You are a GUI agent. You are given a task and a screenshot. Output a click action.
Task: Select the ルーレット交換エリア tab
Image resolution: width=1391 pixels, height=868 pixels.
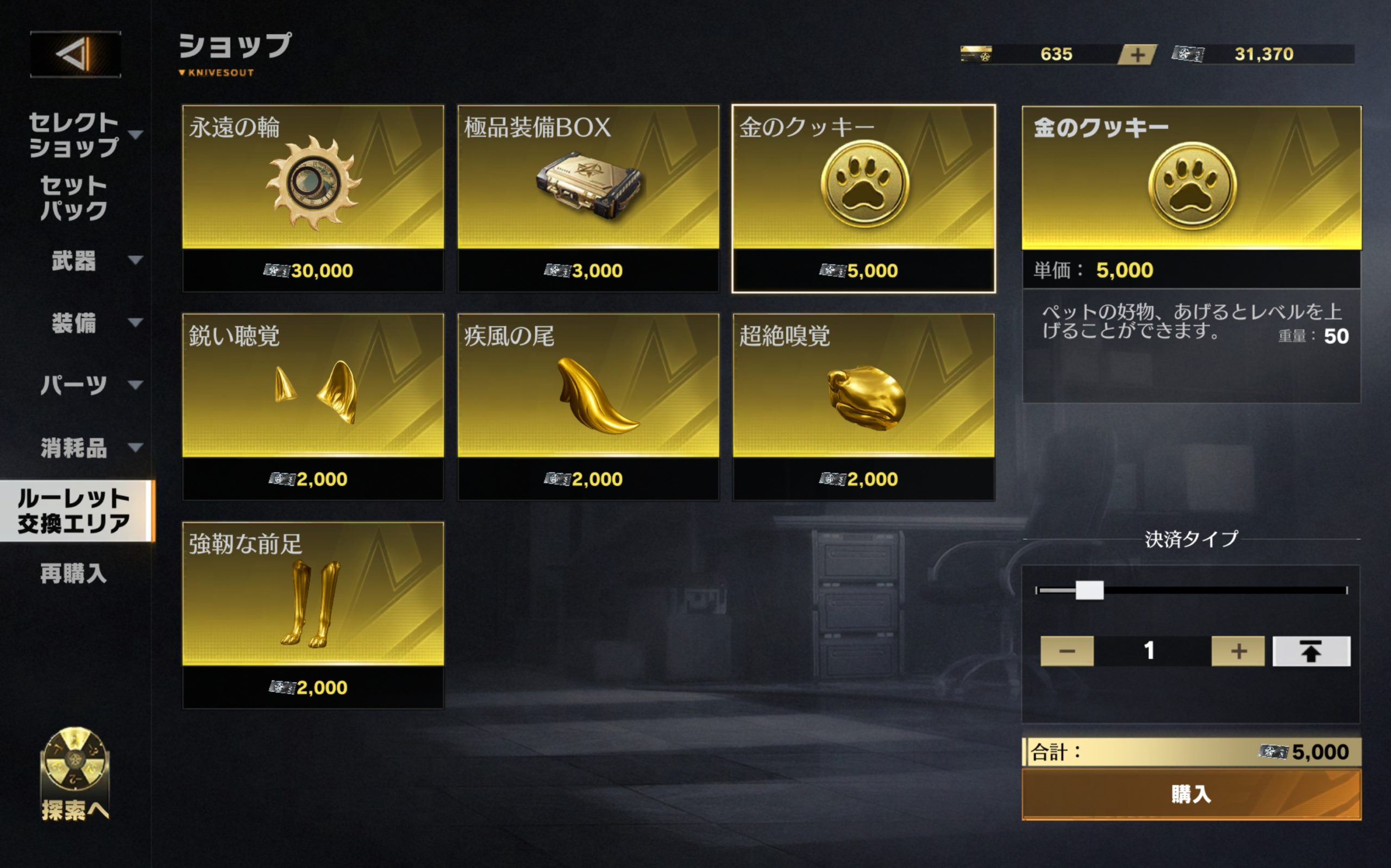pyautogui.click(x=74, y=511)
